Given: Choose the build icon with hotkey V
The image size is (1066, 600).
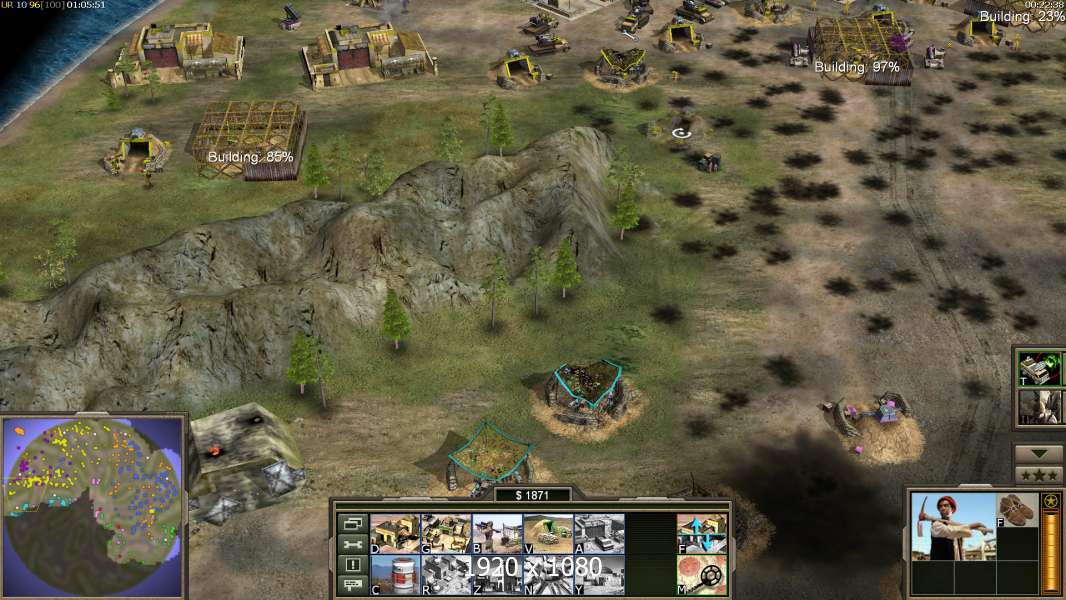Looking at the screenshot, I should [x=548, y=533].
